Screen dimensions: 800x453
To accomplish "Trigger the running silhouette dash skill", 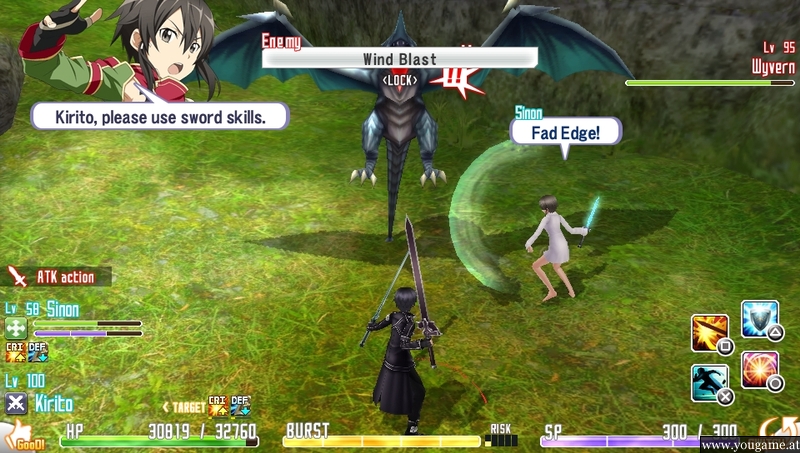I will click(709, 382).
